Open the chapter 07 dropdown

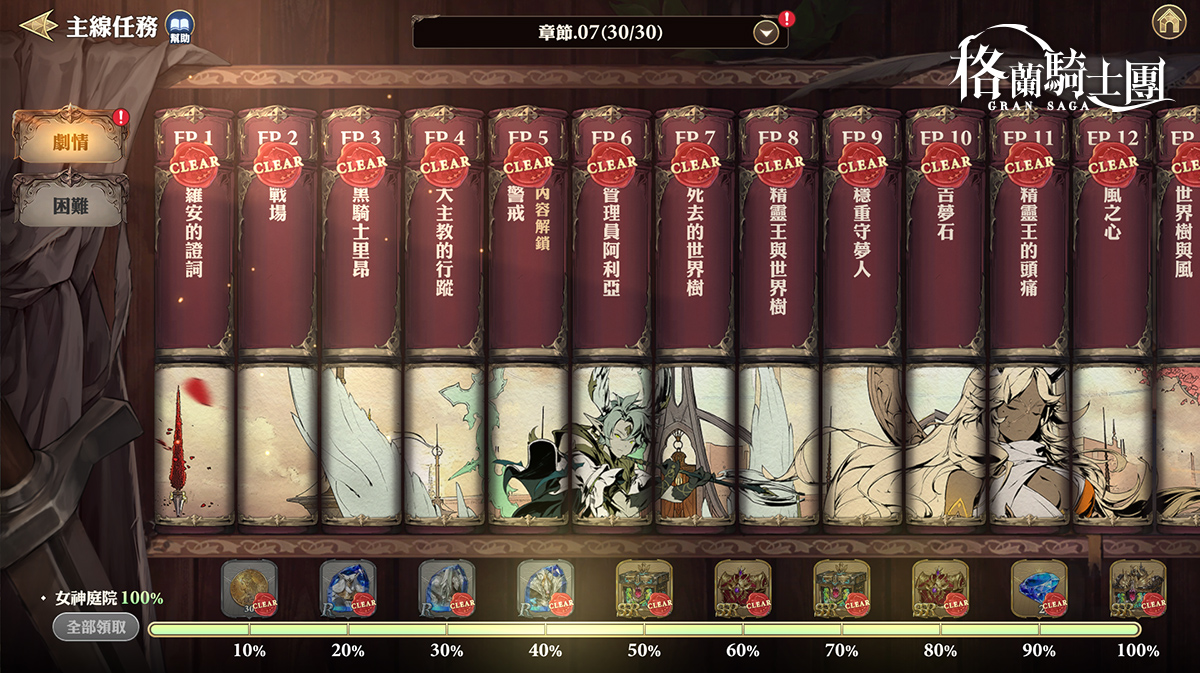766,33
